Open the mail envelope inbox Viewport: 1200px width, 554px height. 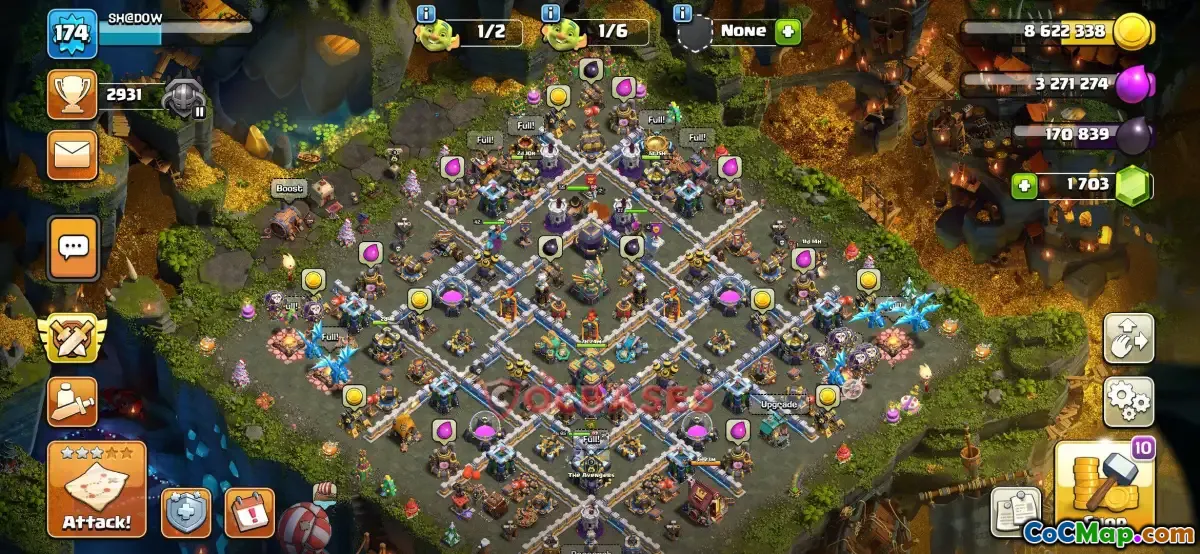73,152
